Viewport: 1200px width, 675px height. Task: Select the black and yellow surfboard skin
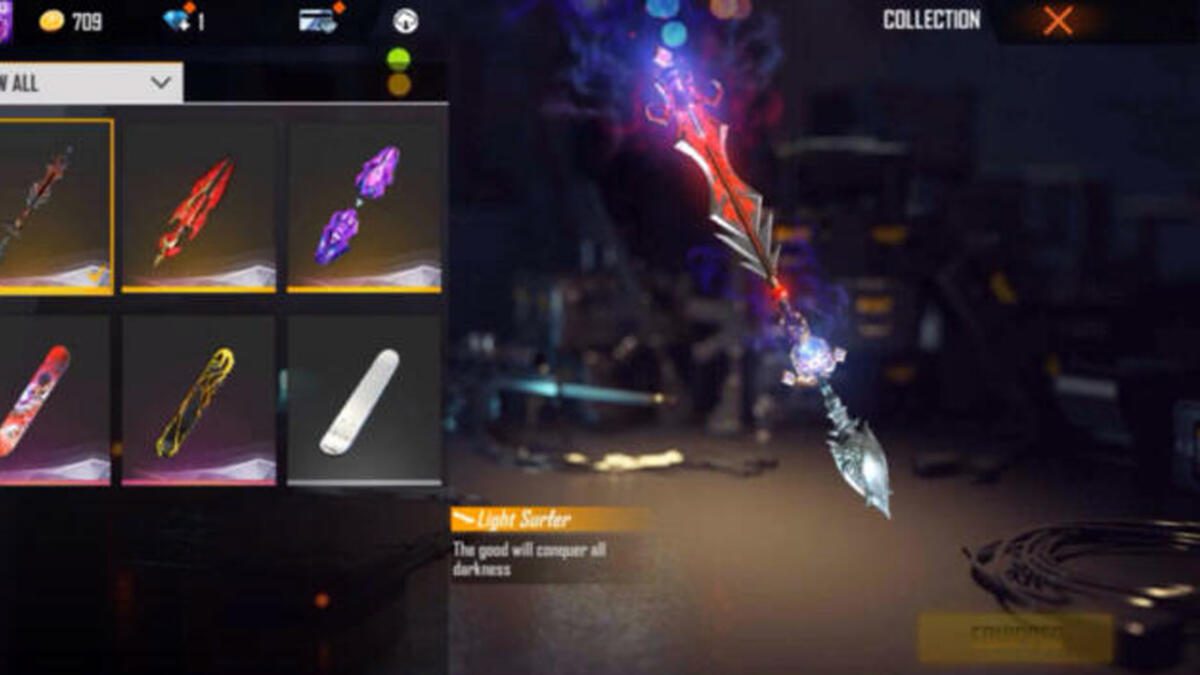click(x=198, y=400)
